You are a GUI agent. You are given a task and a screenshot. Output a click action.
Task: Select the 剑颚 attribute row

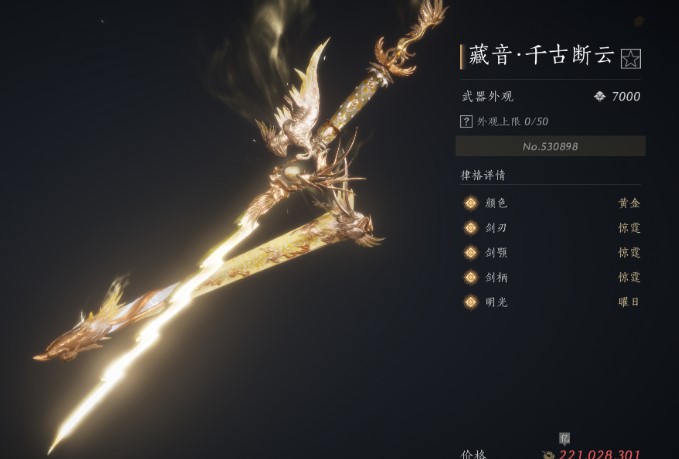pyautogui.click(x=550, y=252)
